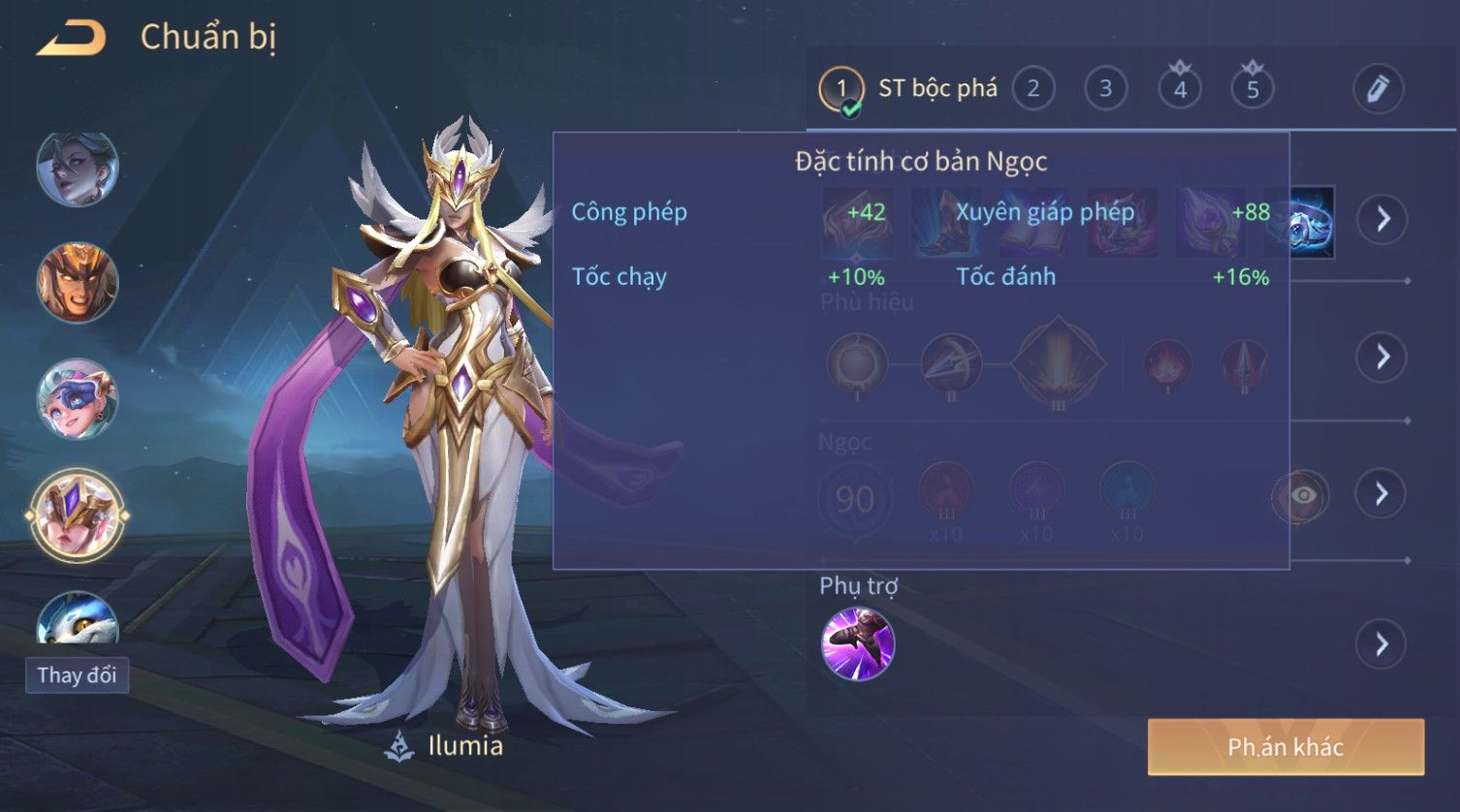This screenshot has width=1460, height=812.
Task: Edit the build name with pencil icon
Action: (x=1378, y=90)
